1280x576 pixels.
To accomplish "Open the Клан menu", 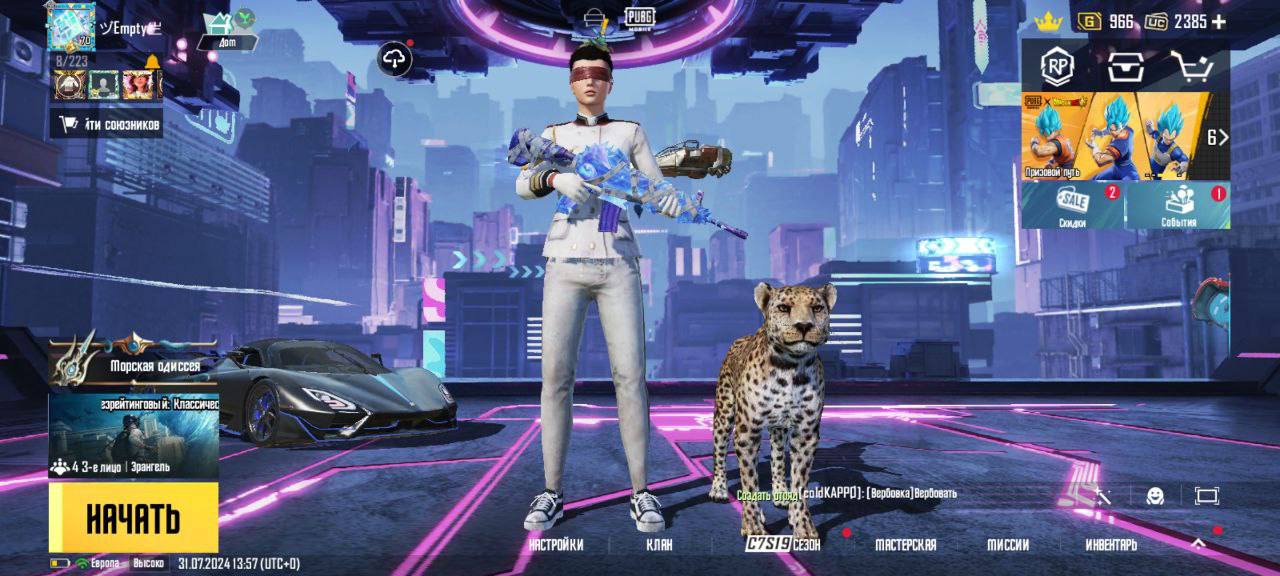I will pos(659,545).
